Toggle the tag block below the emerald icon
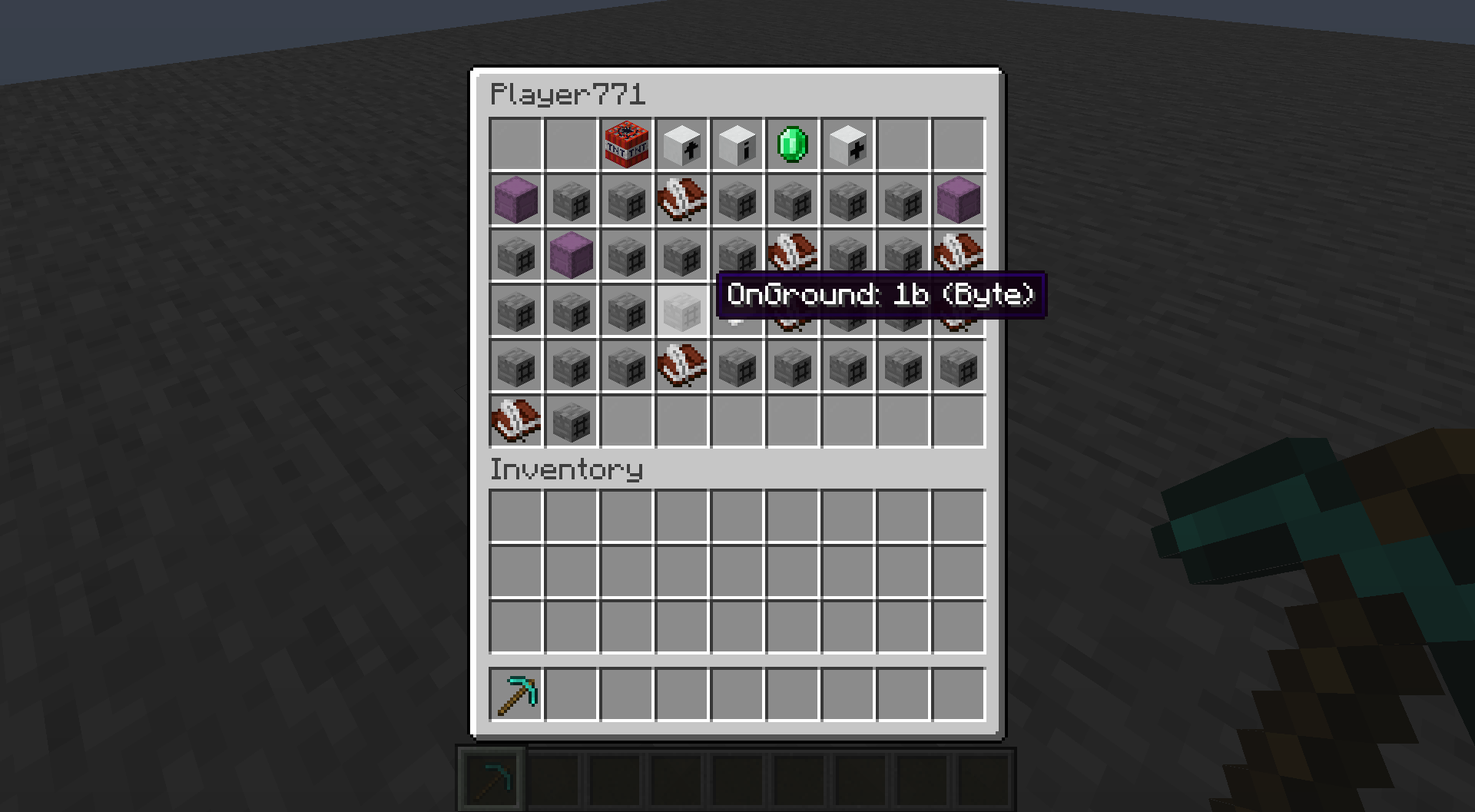 (792, 201)
